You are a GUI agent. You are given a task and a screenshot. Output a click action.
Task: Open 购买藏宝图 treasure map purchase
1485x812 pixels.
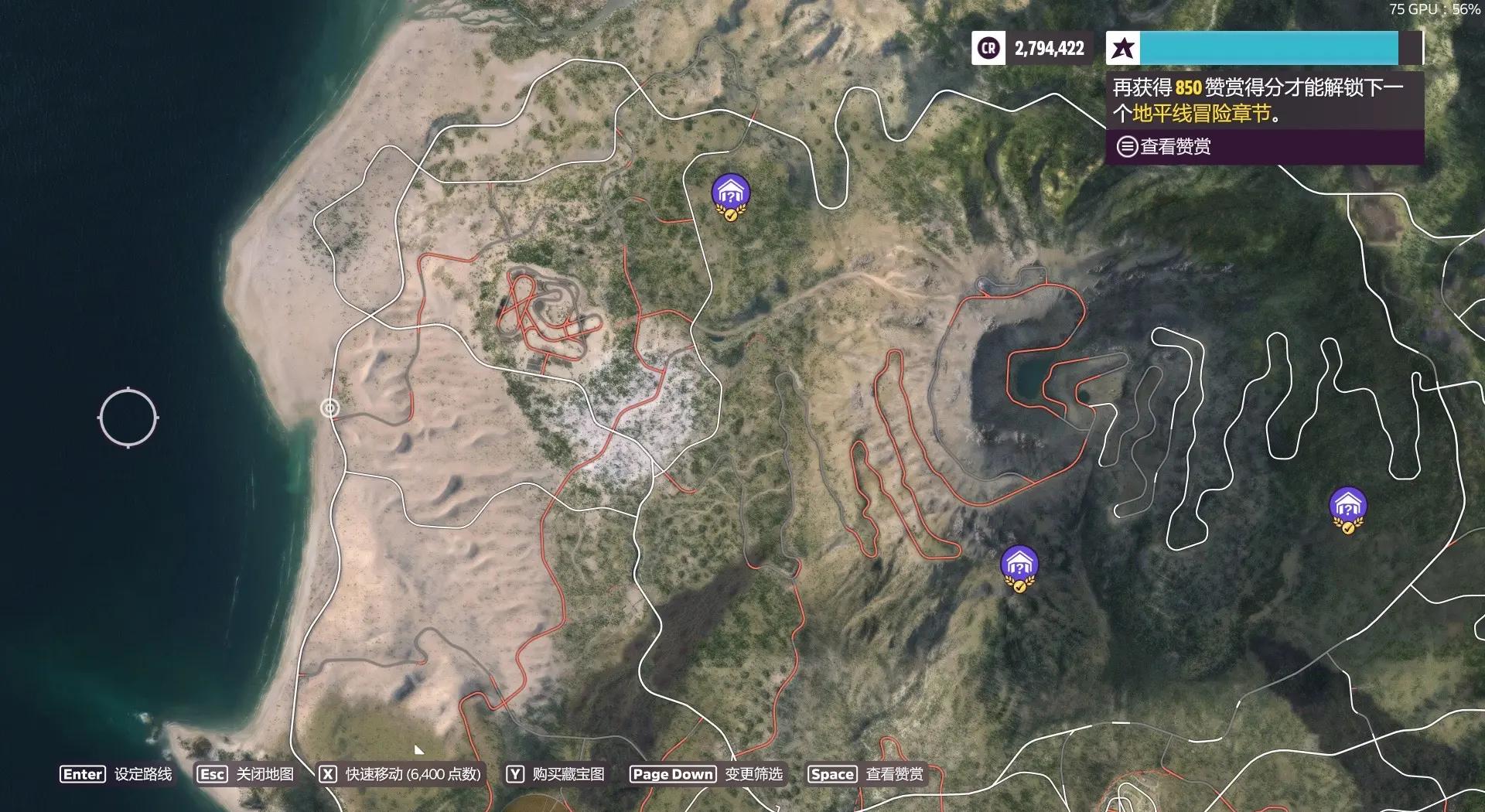[555, 774]
